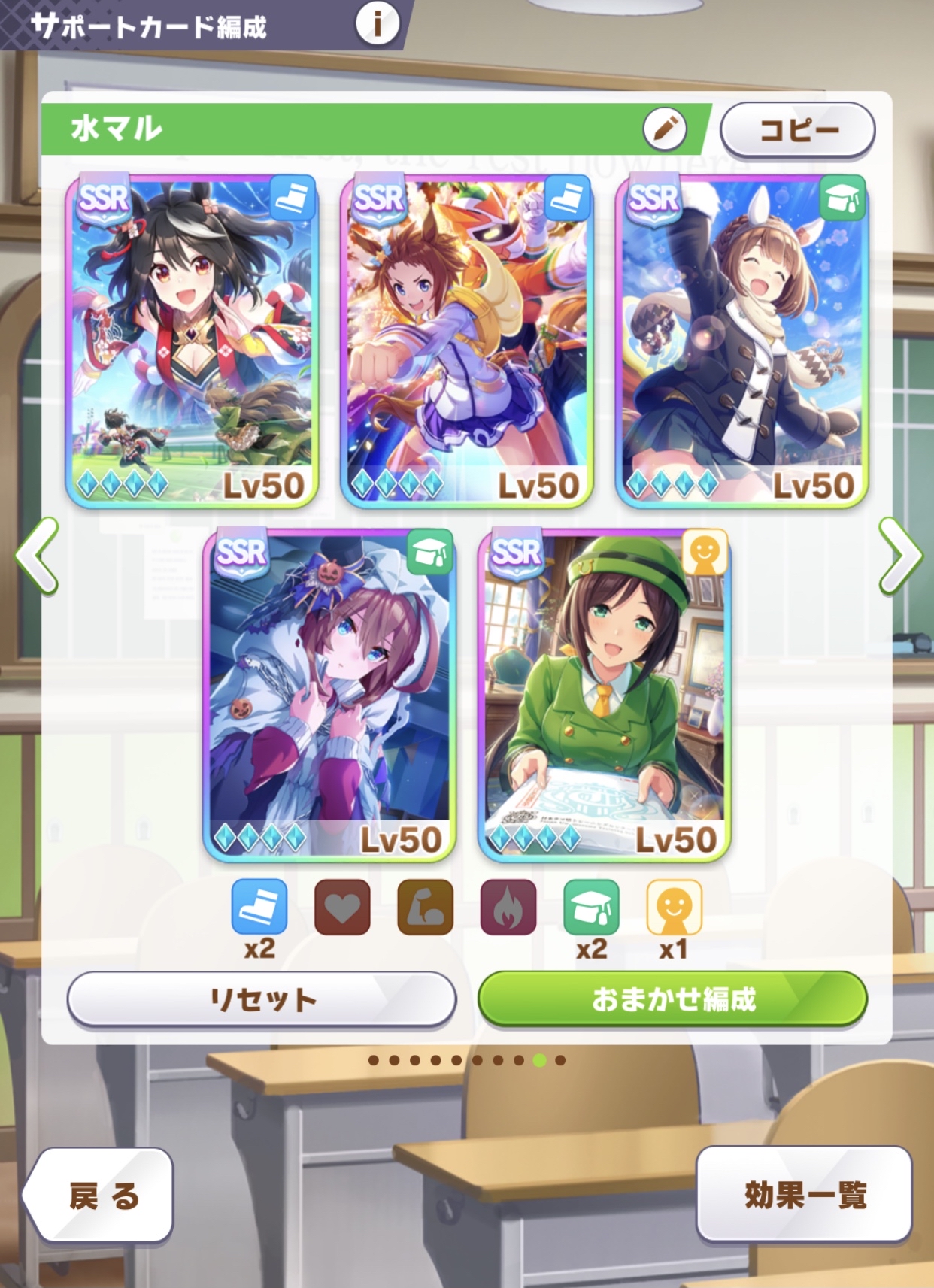
Task: Click the green graduation cap wisdom icon
Action: (591, 907)
